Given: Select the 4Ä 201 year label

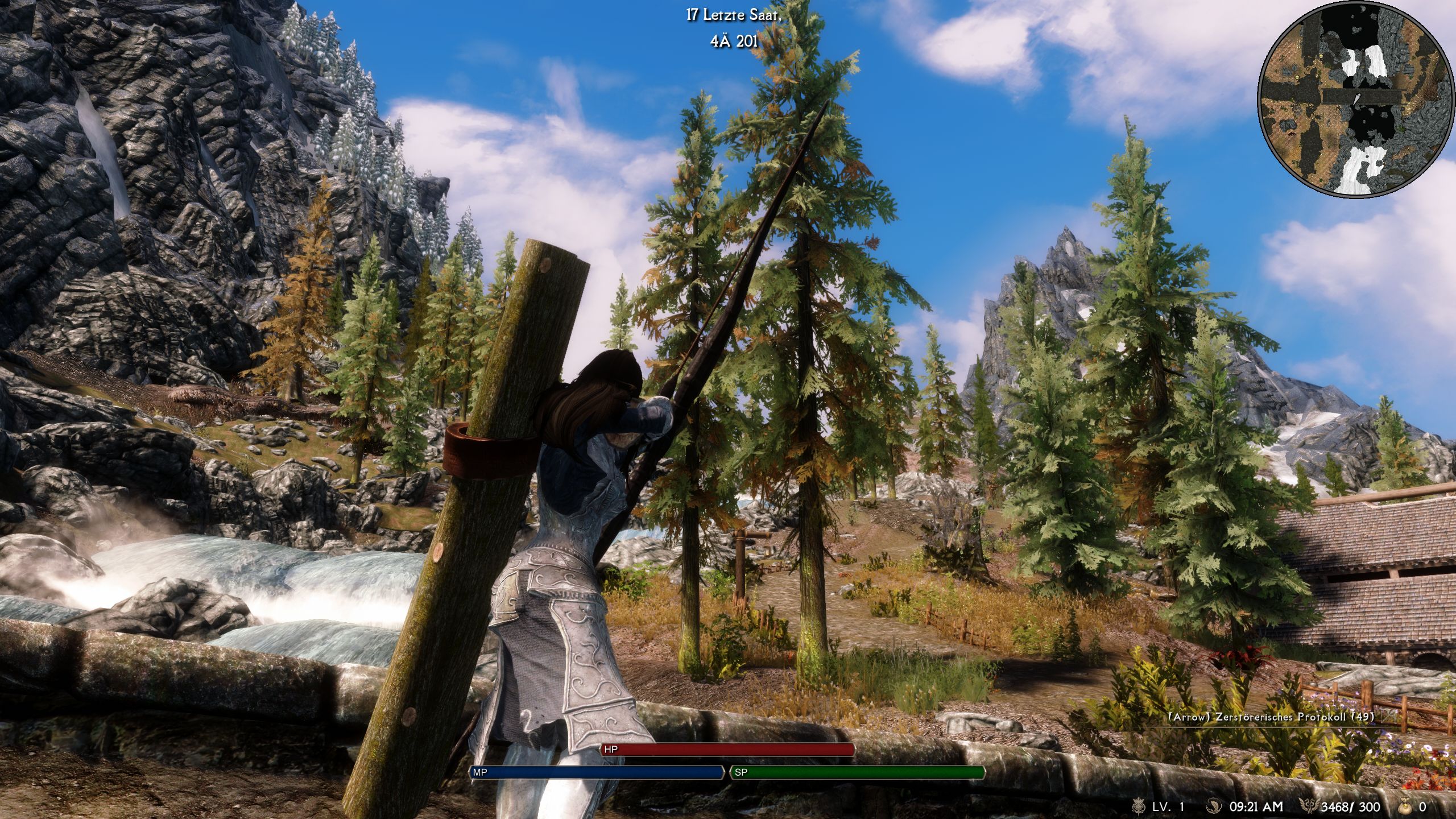Looking at the screenshot, I should pyautogui.click(x=734, y=41).
